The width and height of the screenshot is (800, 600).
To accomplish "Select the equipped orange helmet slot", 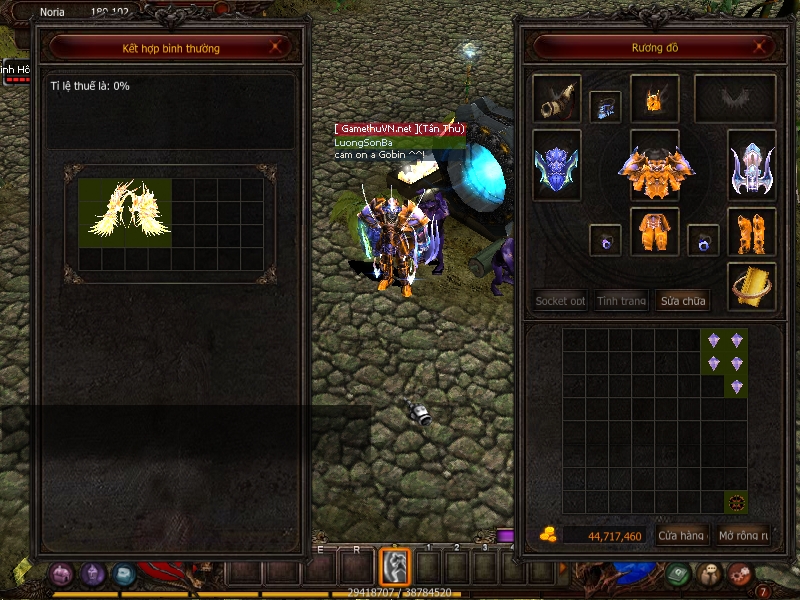I will pyautogui.click(x=654, y=99).
